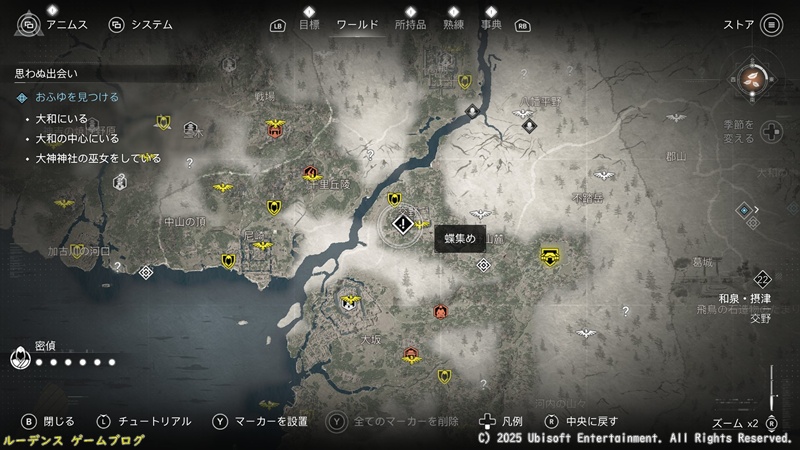Image resolution: width=800 pixels, height=450 pixels.
Task: Switch to the 所持品 tab
Action: [411, 24]
